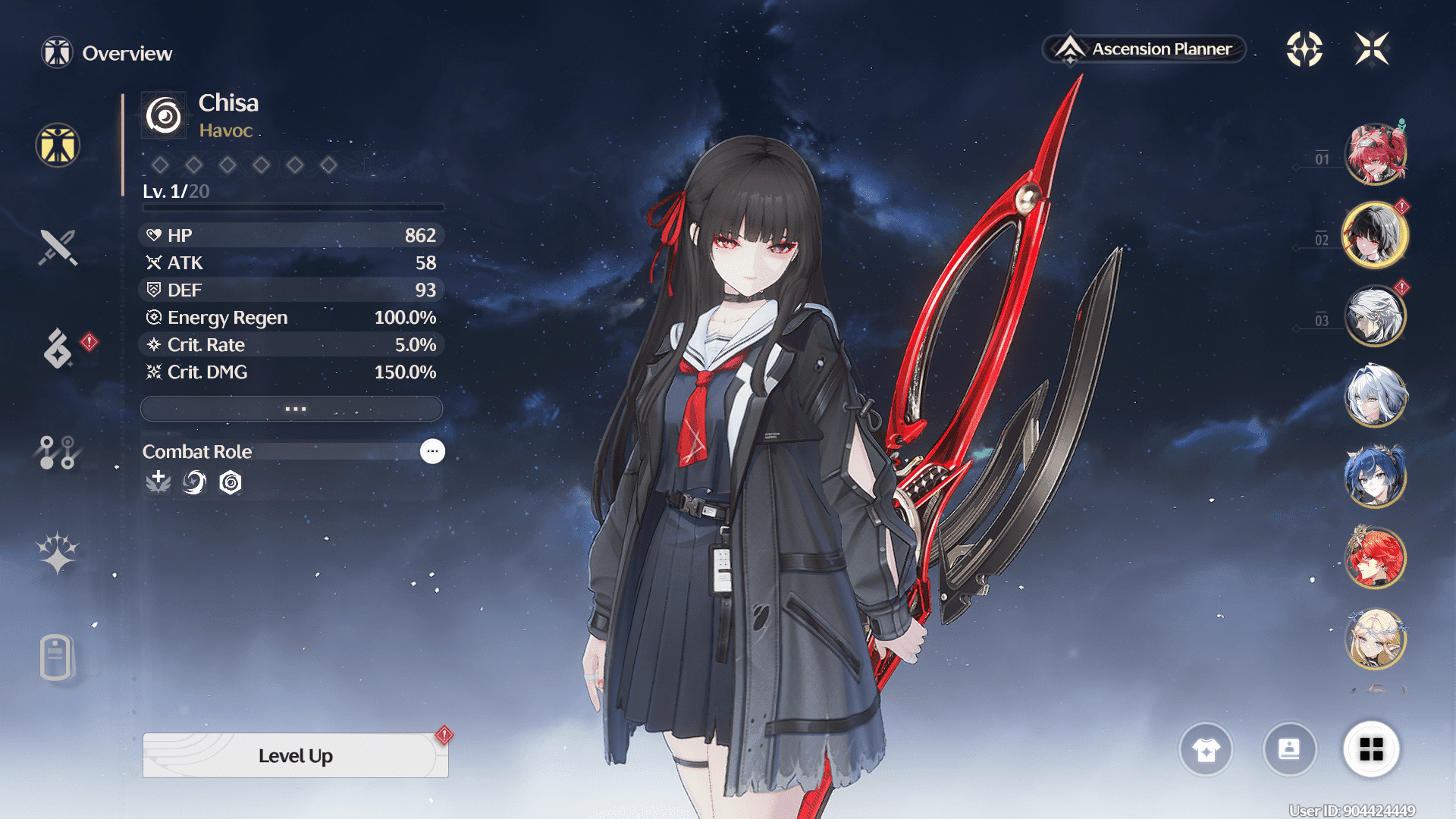
Task: Open the Echoes tab with alert
Action: pyautogui.click(x=58, y=349)
